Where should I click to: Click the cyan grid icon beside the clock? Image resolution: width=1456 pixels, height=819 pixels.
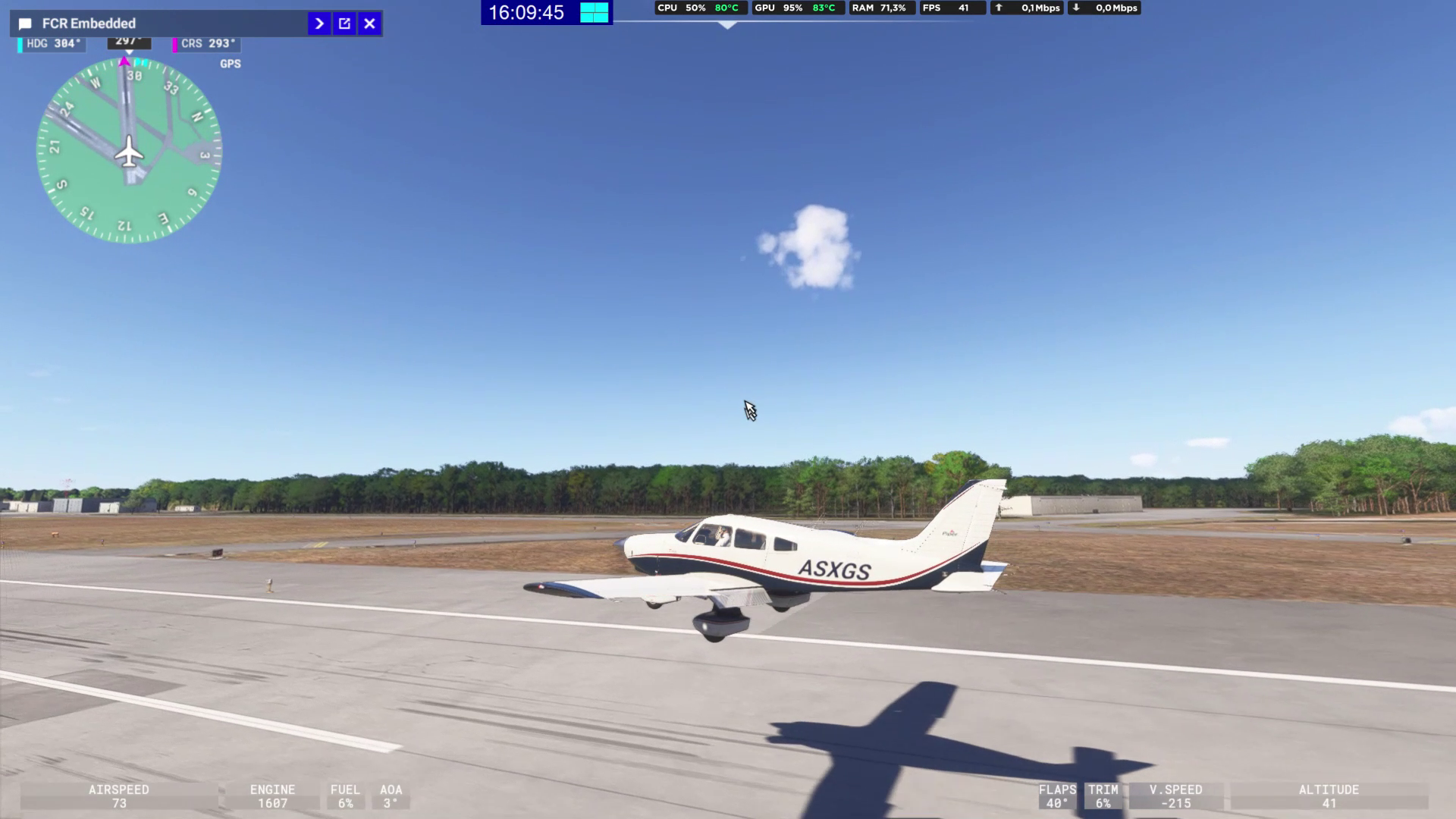pos(594,12)
